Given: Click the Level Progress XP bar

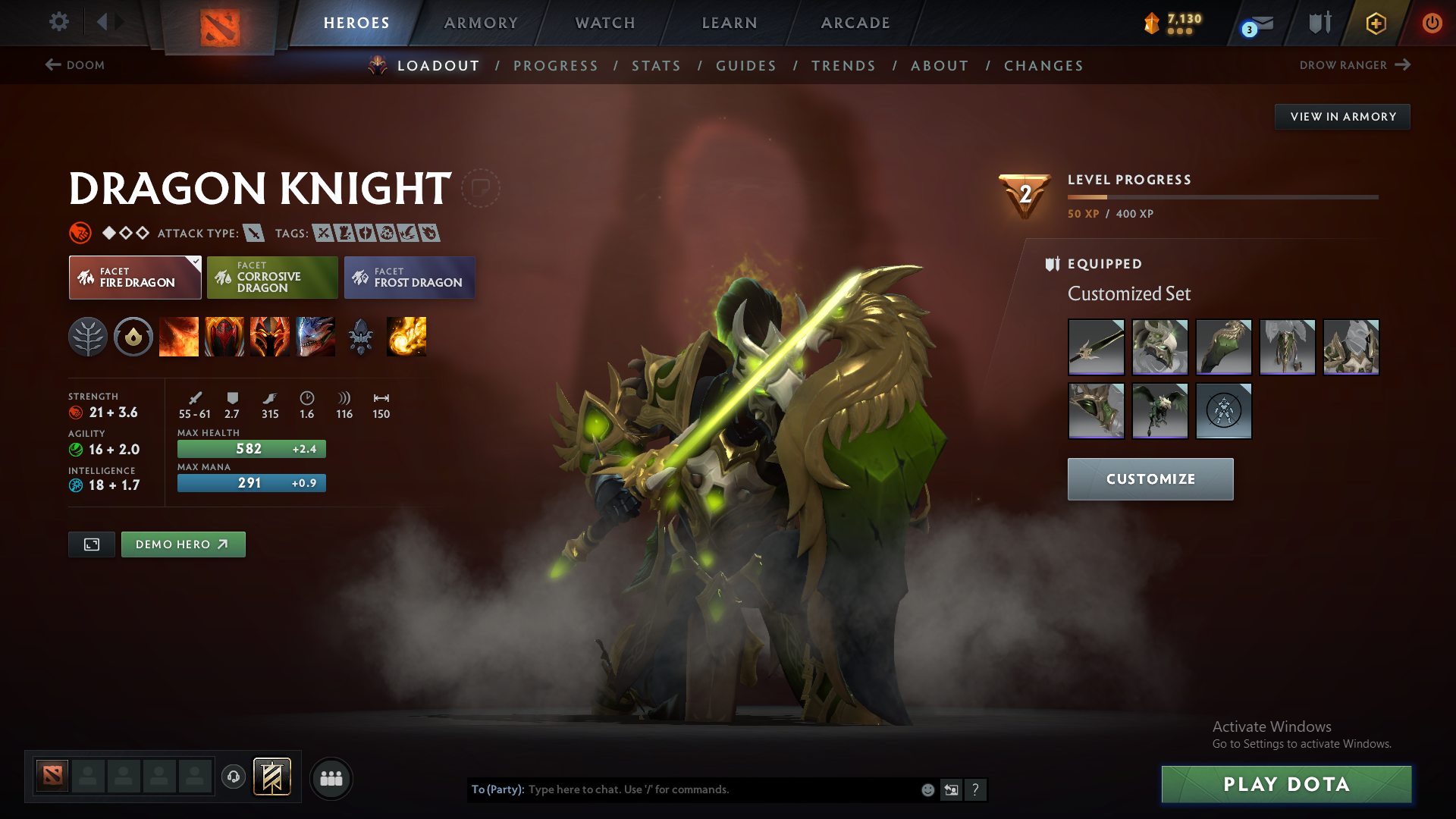Looking at the screenshot, I should (1222, 197).
